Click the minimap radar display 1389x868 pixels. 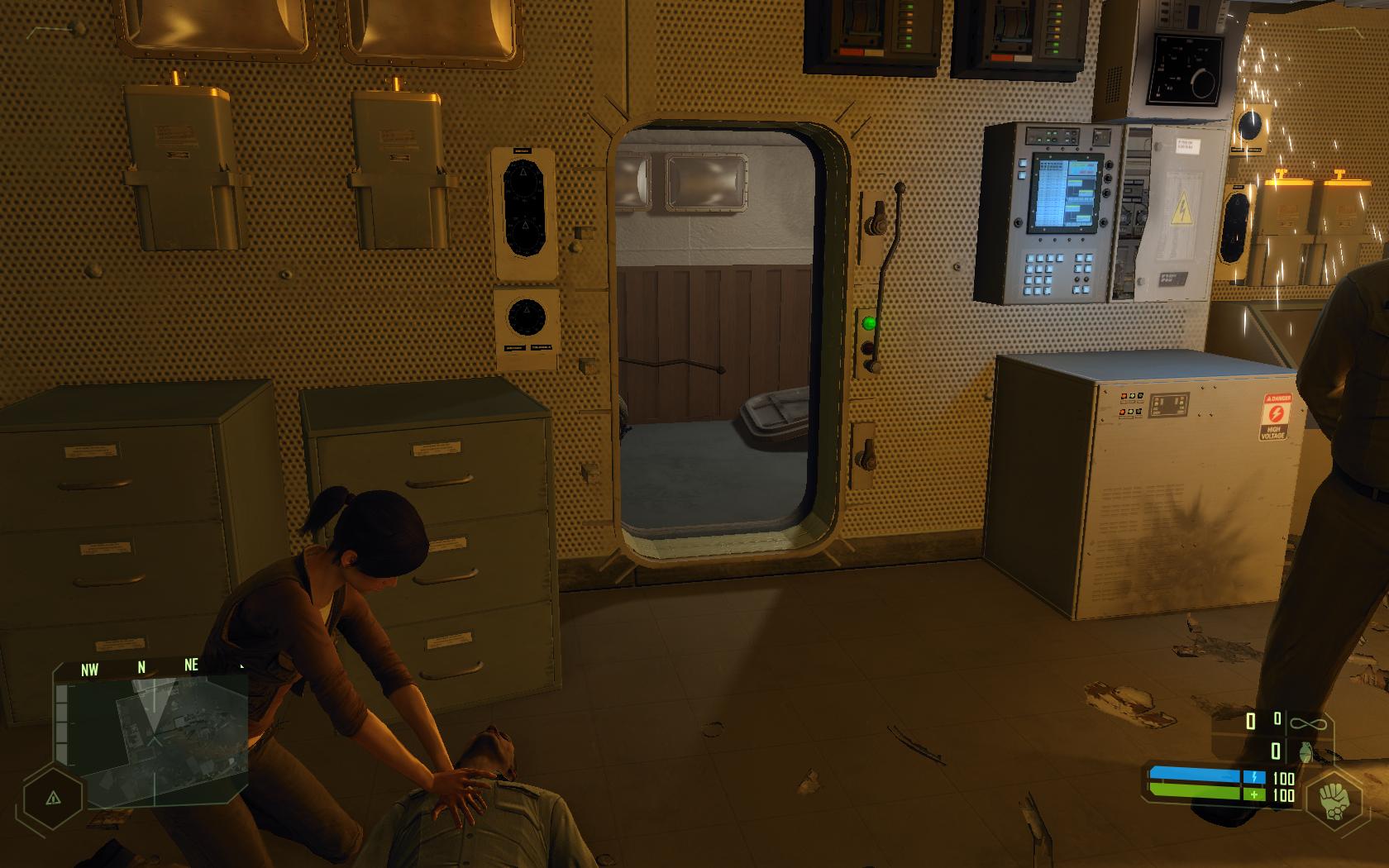153,737
